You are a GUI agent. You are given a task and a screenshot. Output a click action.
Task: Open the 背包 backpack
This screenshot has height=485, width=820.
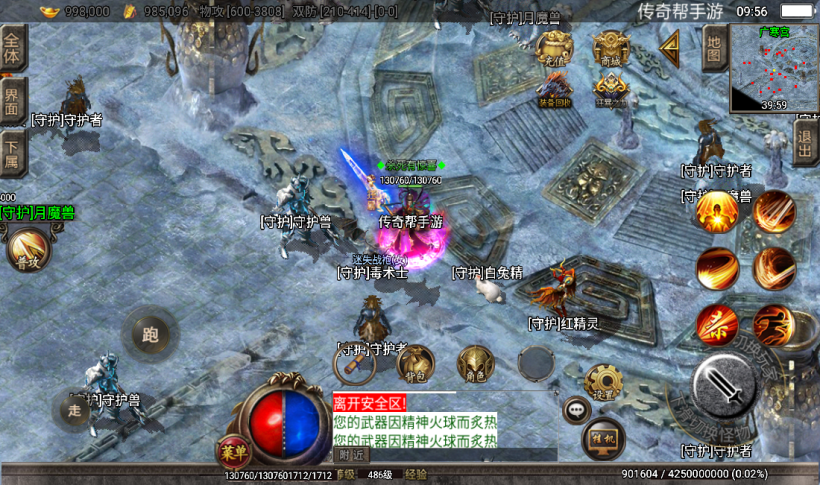(415, 365)
